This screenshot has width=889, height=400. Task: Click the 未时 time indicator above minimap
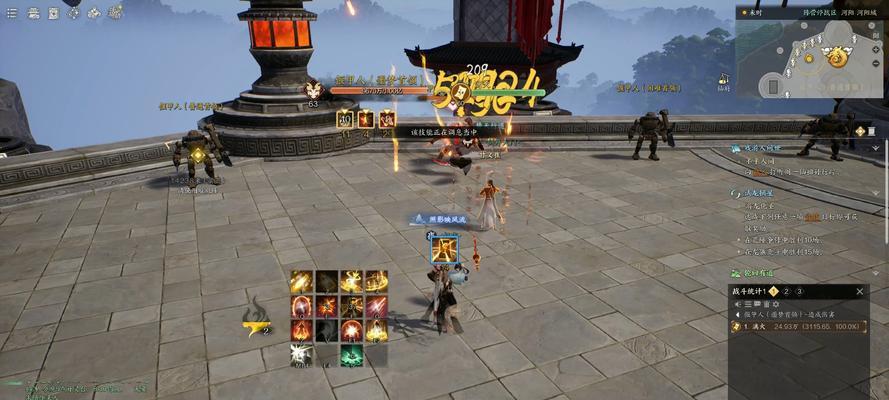tap(752, 12)
